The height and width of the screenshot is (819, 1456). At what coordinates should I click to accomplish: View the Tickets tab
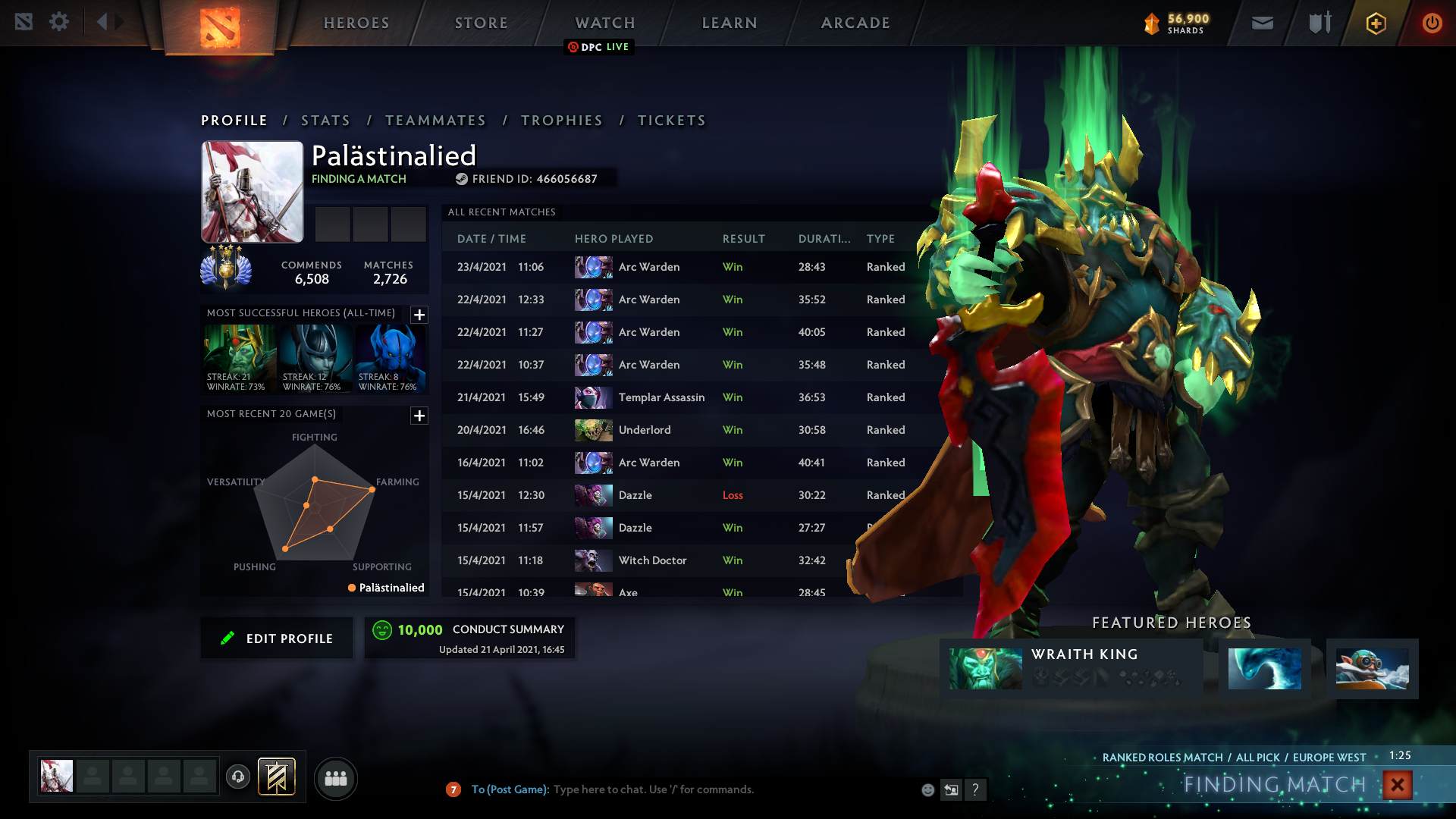tap(671, 121)
